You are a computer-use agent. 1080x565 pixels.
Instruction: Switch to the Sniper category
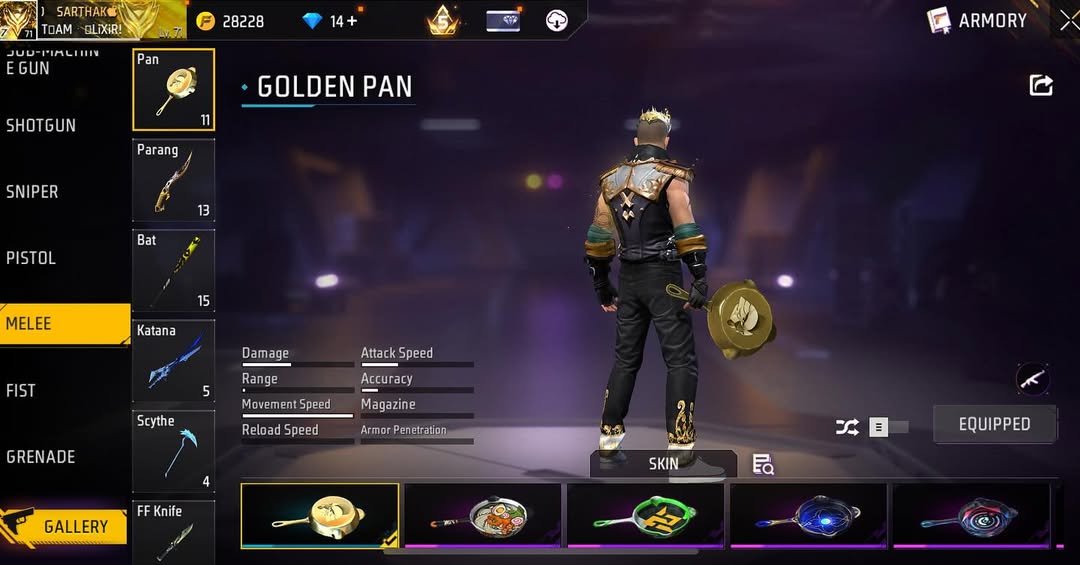point(33,192)
